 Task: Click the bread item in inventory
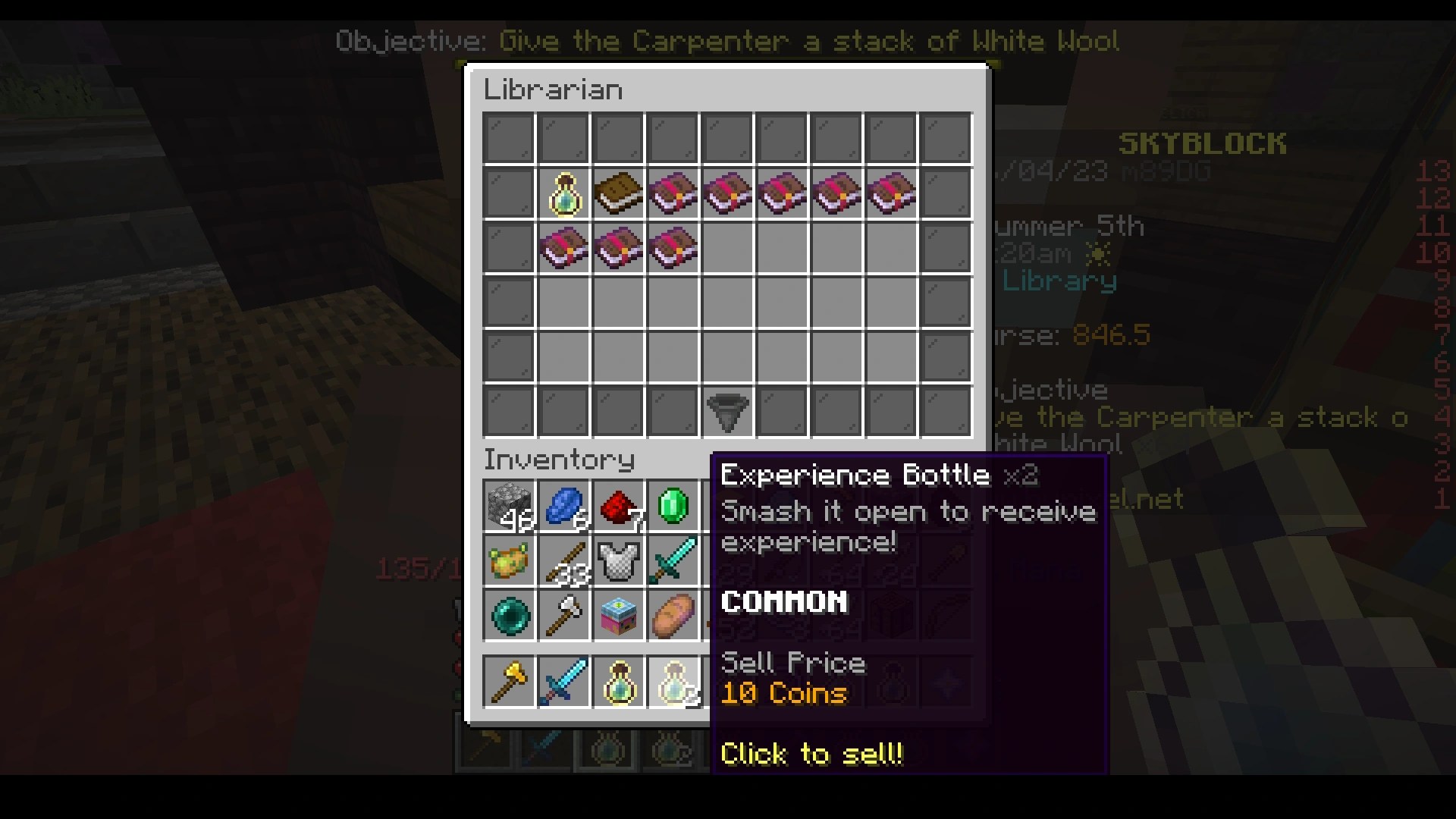673,615
